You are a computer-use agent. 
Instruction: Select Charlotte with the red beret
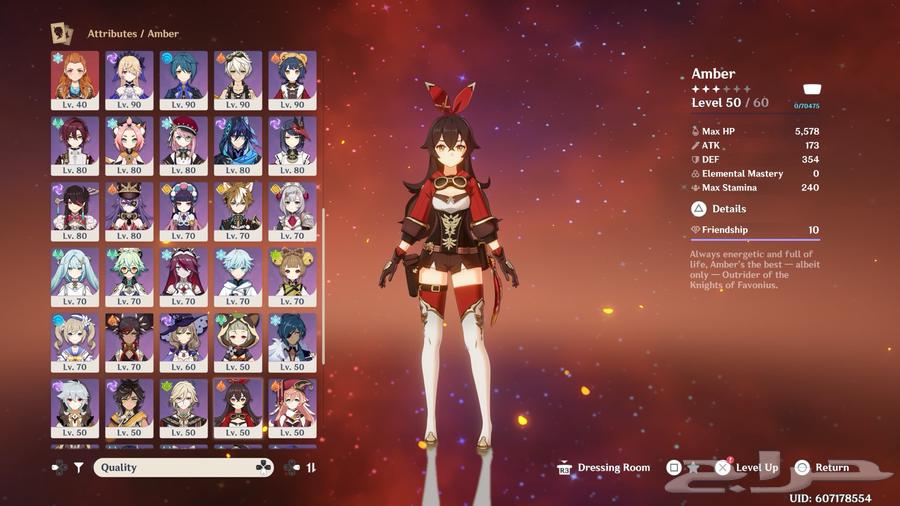[x=184, y=146]
